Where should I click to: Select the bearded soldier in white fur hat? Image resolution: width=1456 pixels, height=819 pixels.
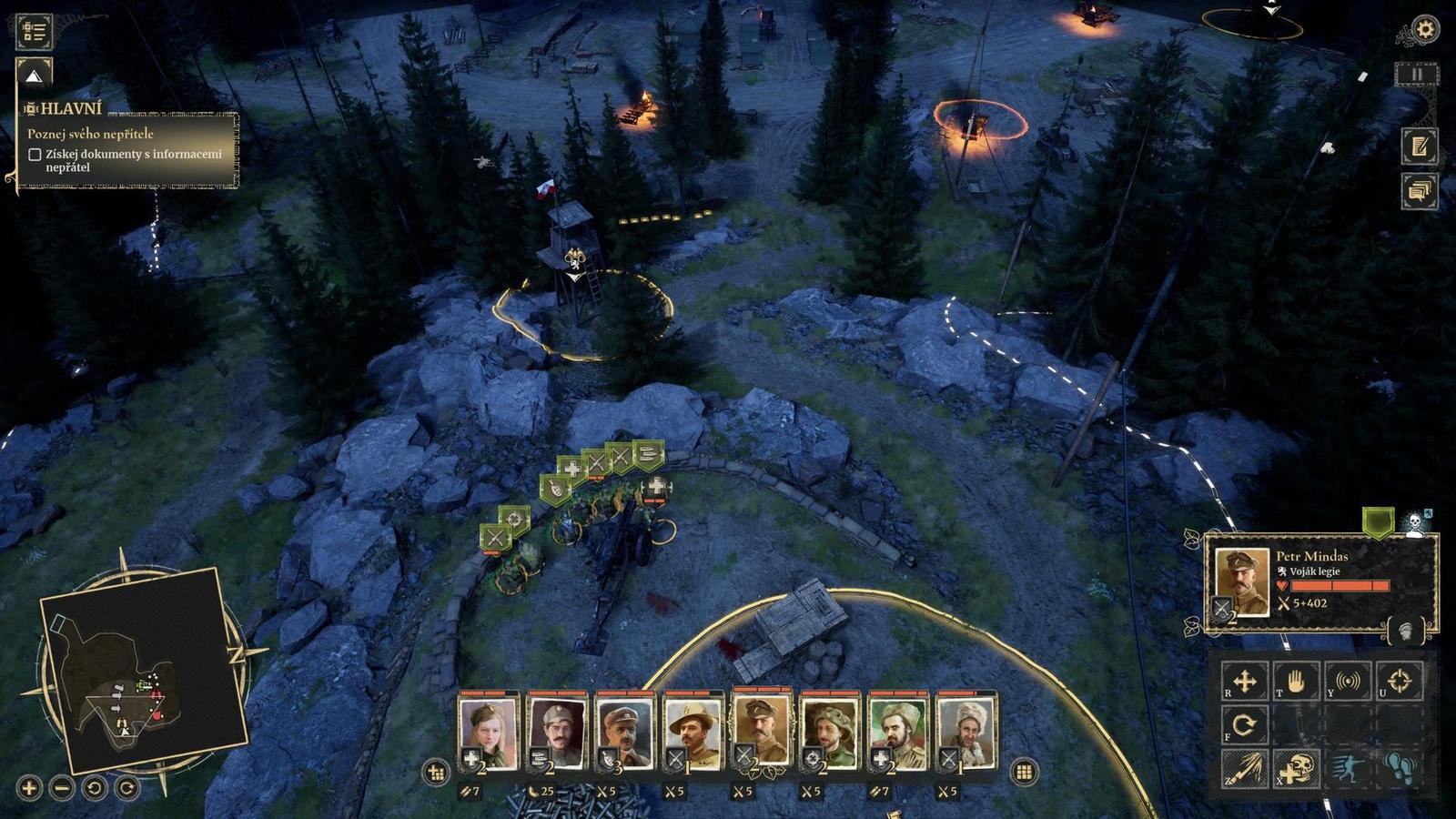pos(966,733)
